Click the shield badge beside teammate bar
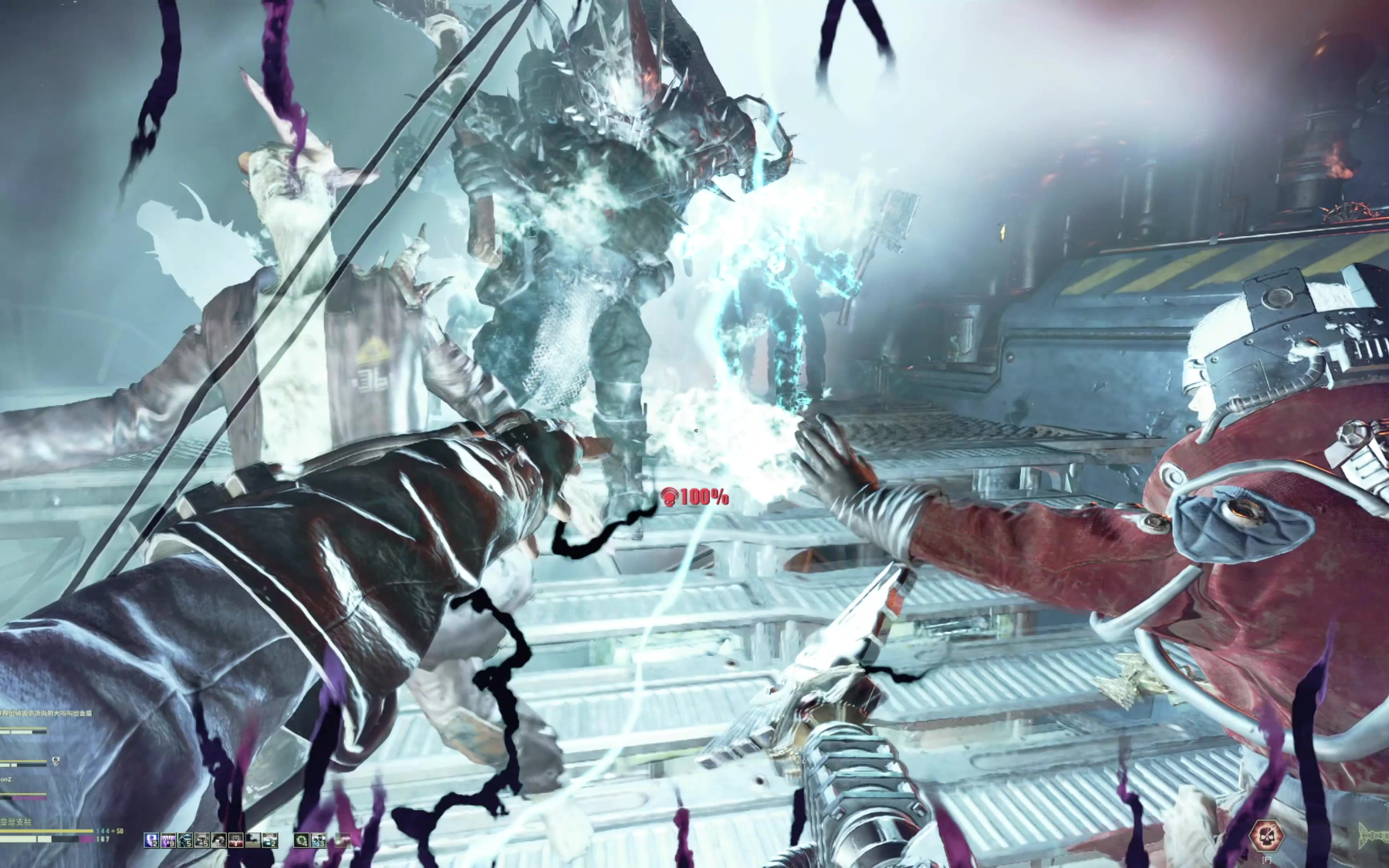Screen dimensions: 1389x868 [56, 762]
